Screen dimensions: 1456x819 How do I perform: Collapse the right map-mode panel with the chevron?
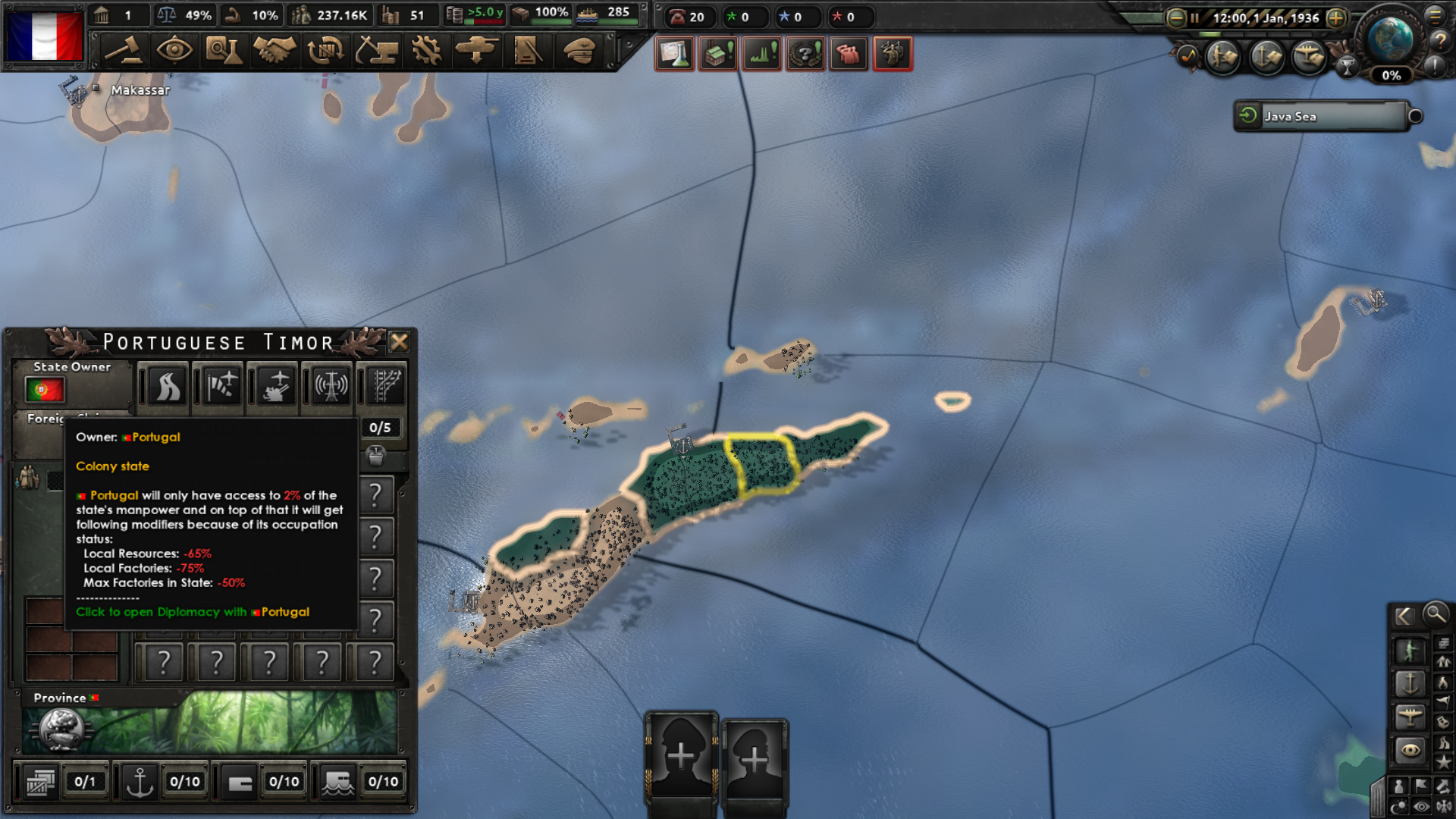click(1406, 617)
